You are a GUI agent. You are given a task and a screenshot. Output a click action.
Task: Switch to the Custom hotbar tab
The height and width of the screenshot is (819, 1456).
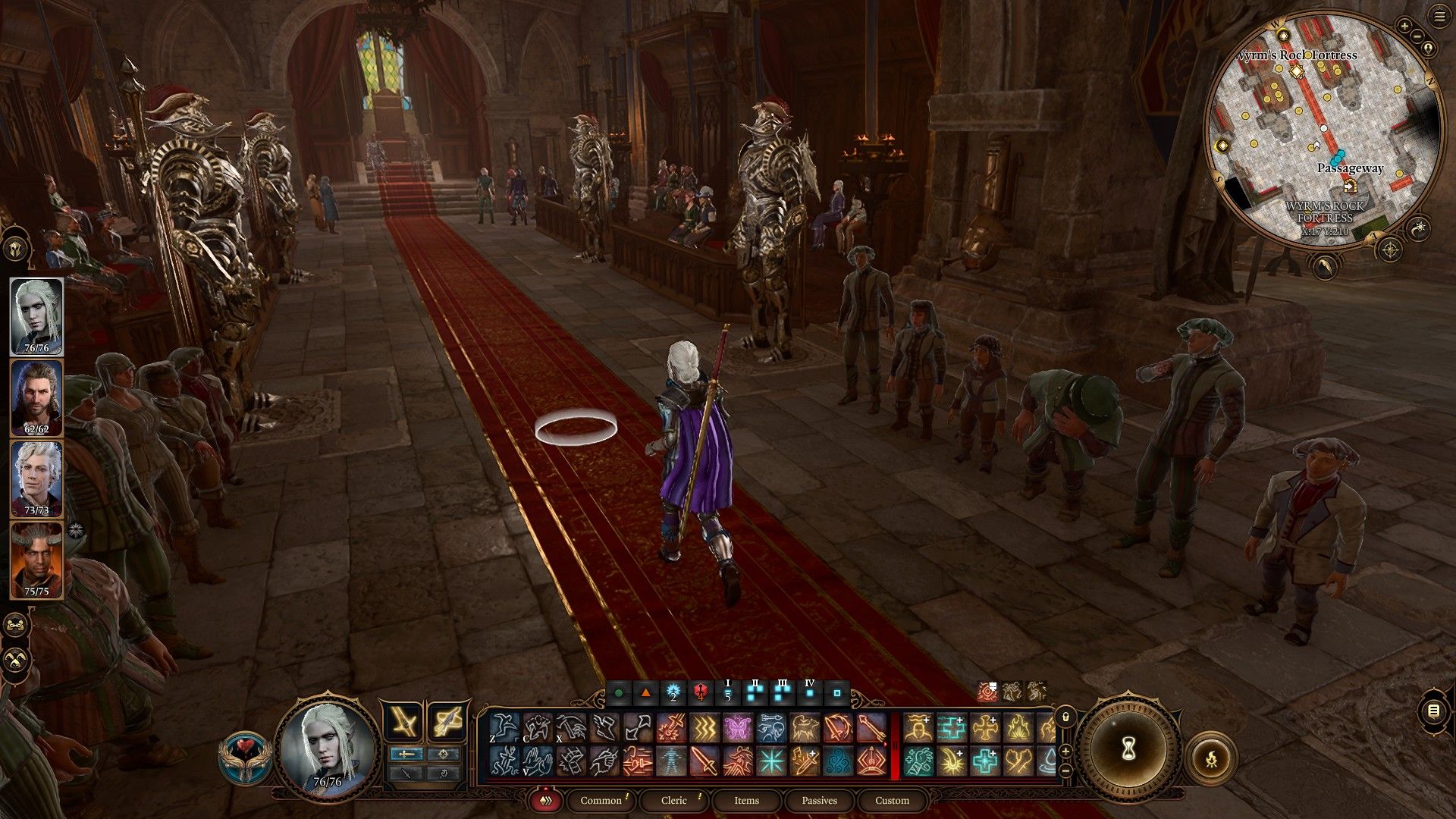[x=892, y=800]
